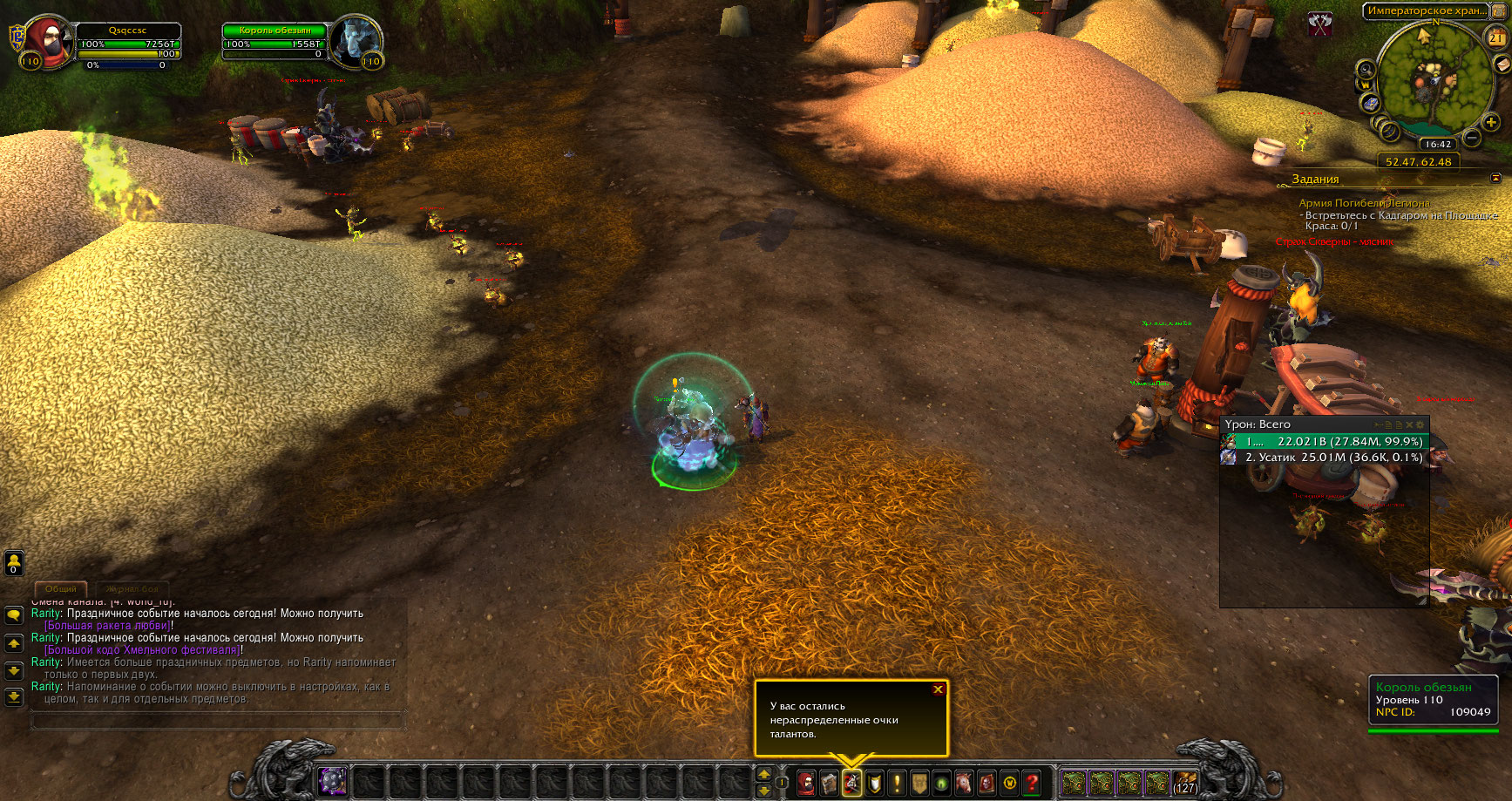
Task: Open the spellbook micro-menu icon
Action: click(829, 784)
